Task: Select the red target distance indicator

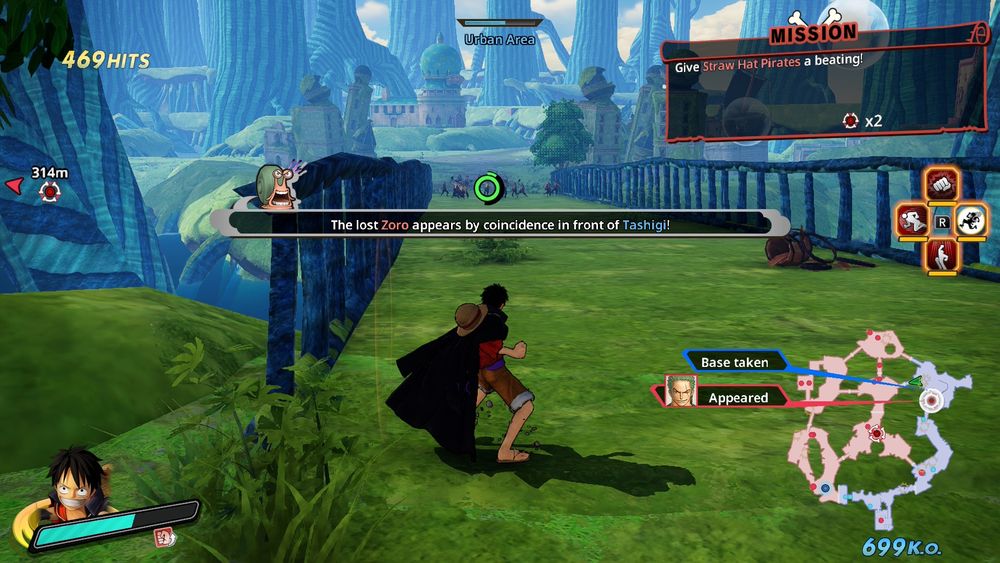Action: coord(48,189)
